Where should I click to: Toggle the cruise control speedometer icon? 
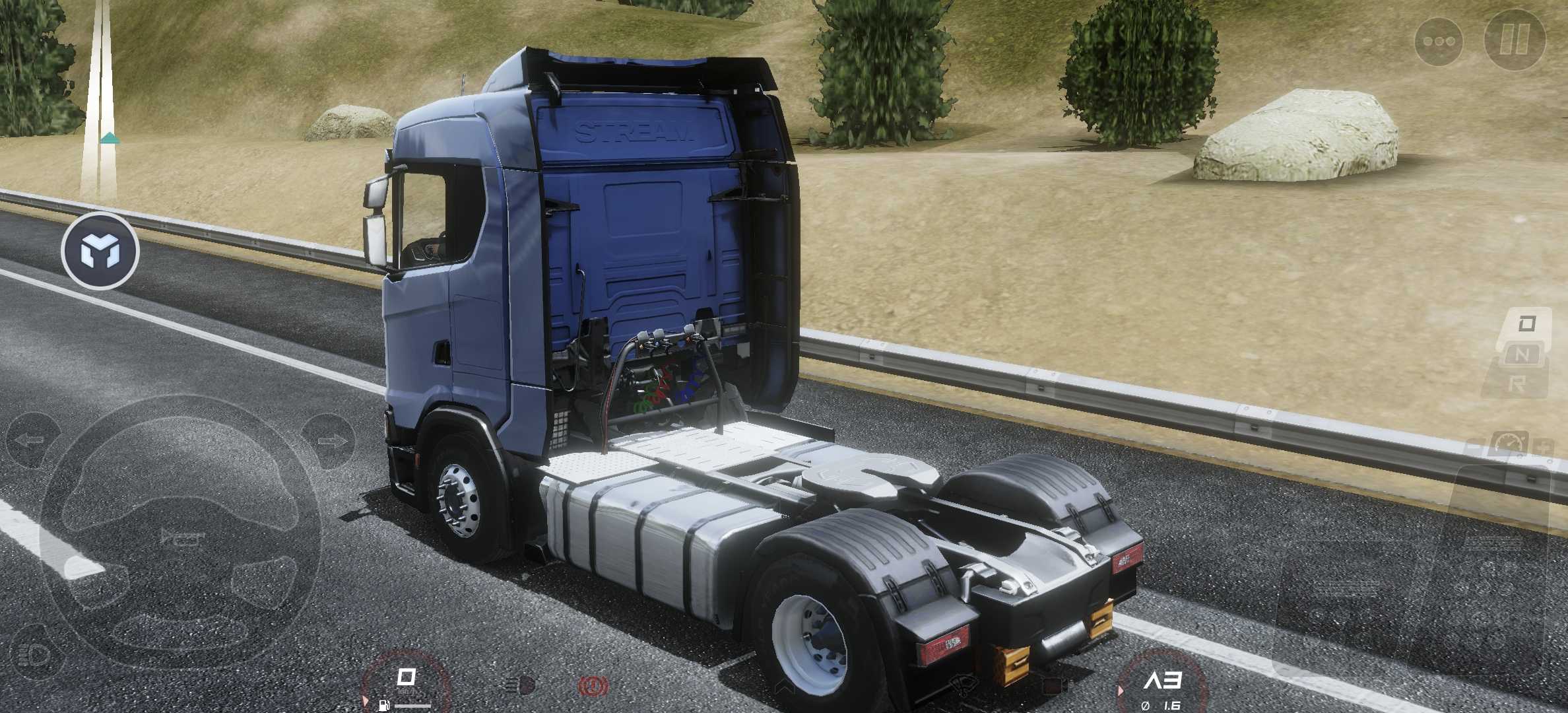coord(1509,444)
